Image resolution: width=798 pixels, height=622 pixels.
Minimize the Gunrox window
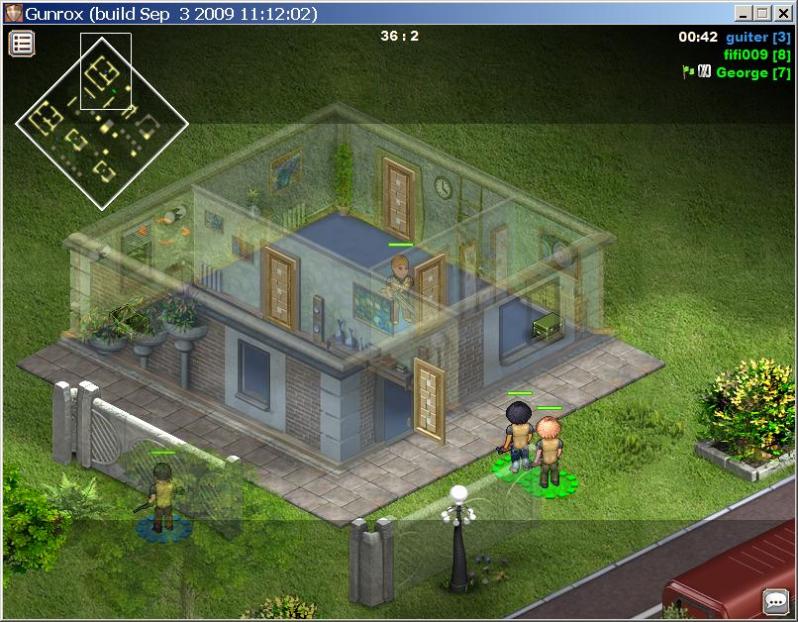point(744,13)
